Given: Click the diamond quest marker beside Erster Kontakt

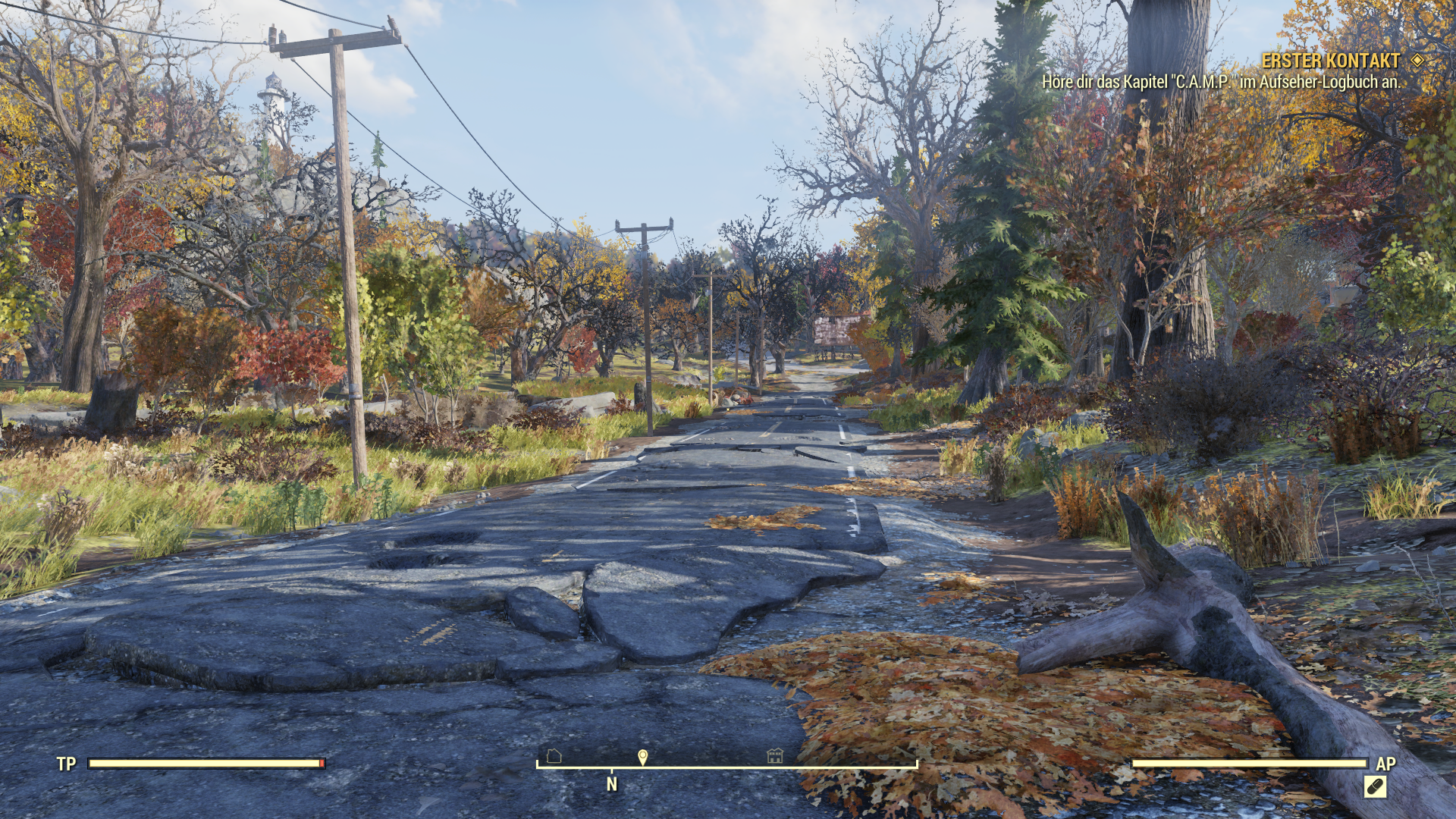Looking at the screenshot, I should click(x=1417, y=61).
